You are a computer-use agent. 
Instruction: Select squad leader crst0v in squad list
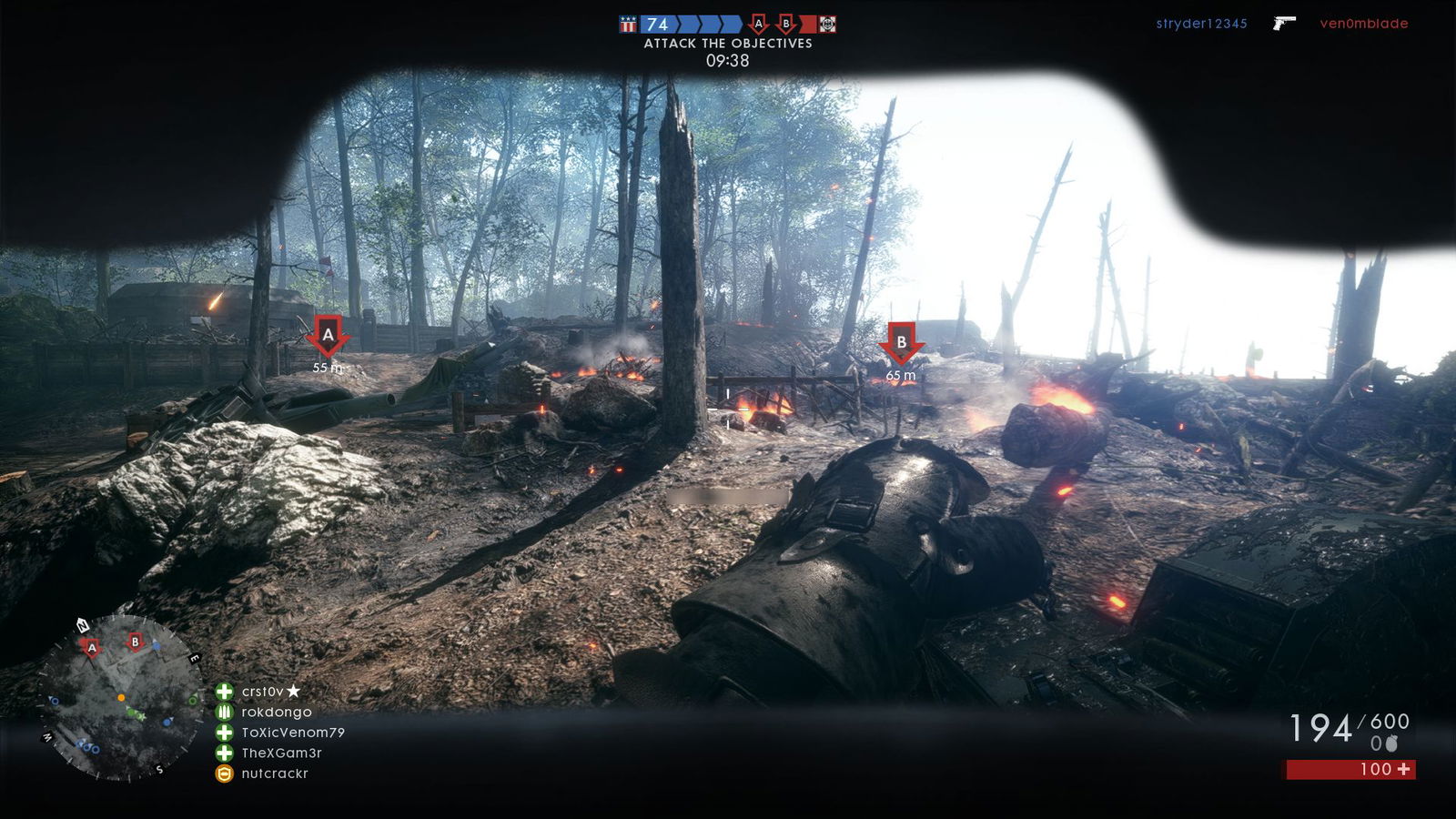262,692
